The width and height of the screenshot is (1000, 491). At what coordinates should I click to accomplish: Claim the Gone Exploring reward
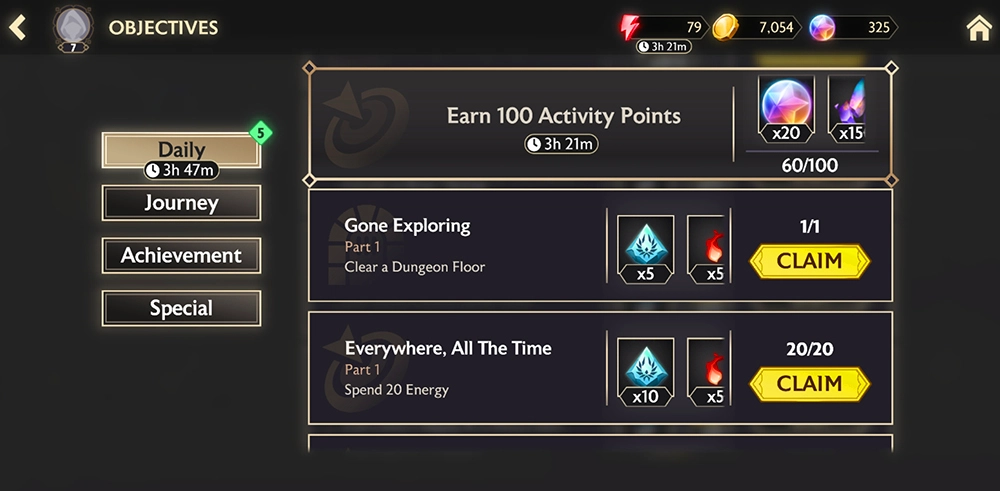(809, 261)
